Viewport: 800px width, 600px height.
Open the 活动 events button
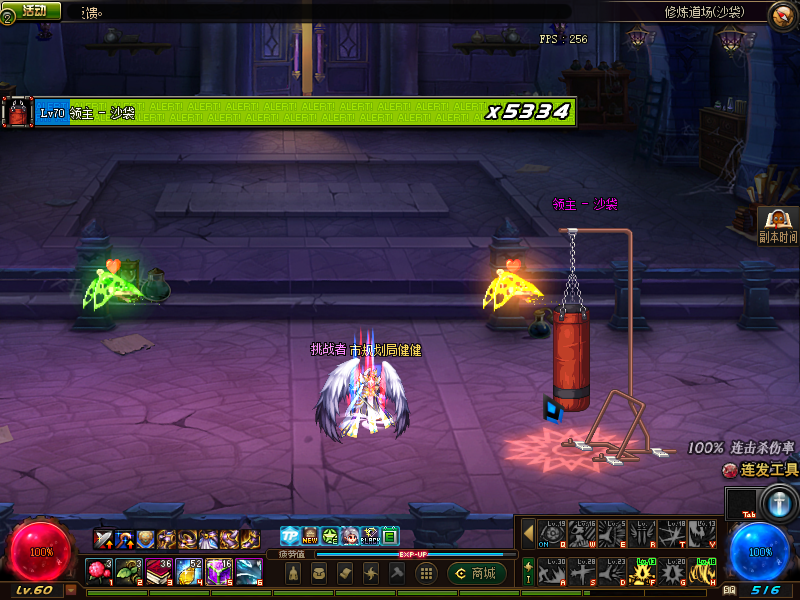34,10
